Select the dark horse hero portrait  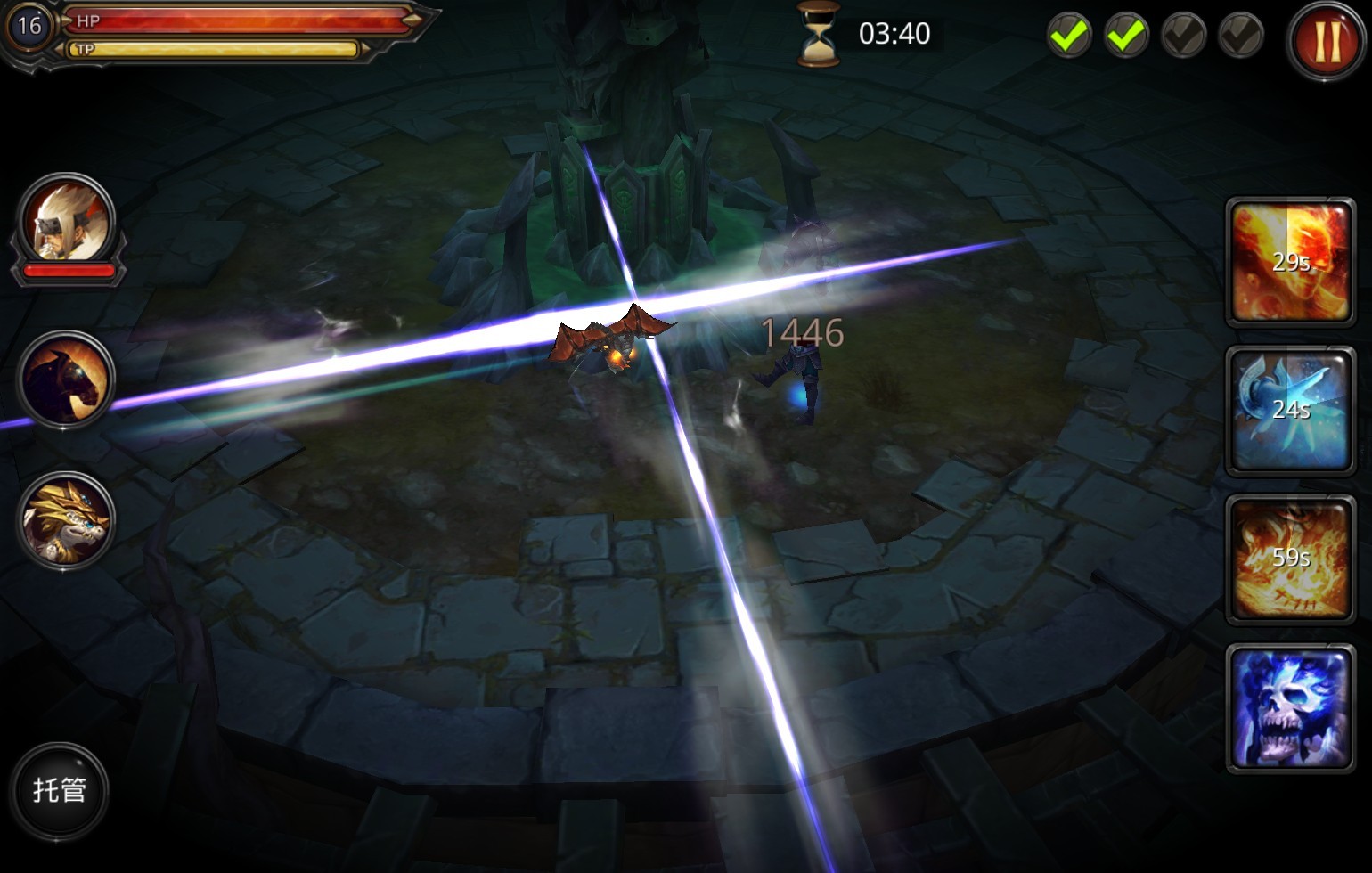[x=67, y=379]
